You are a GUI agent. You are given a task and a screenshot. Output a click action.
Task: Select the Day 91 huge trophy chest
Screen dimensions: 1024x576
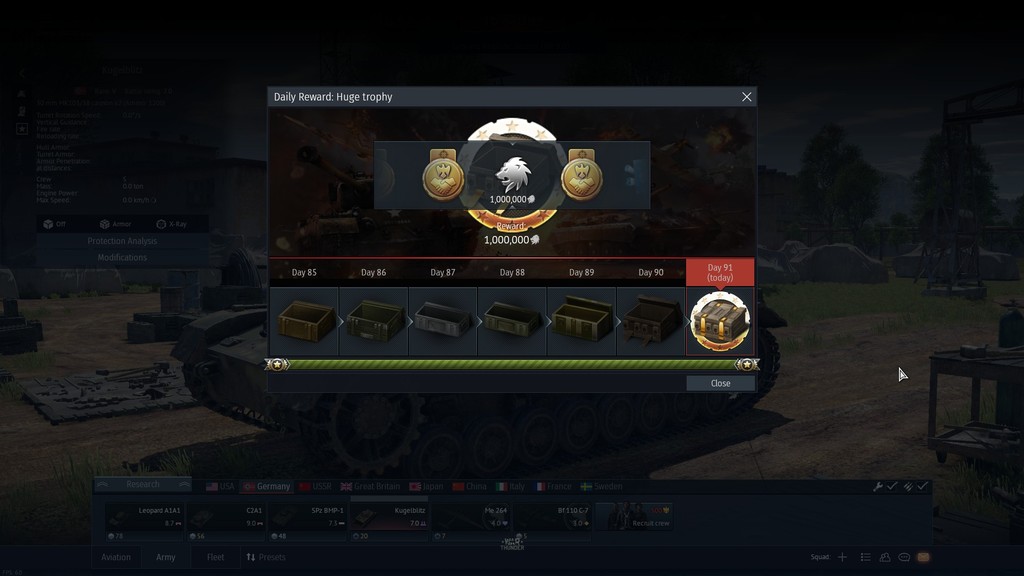click(x=720, y=321)
